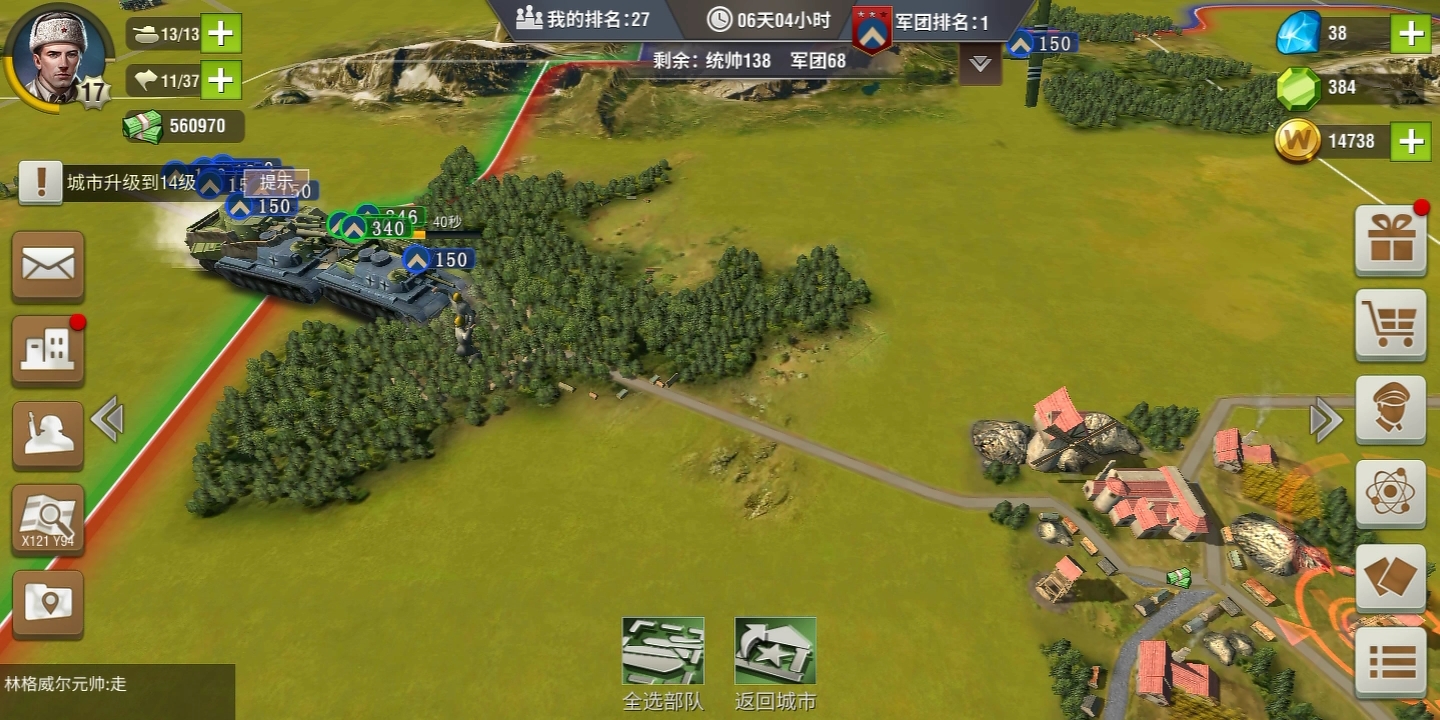This screenshot has width=1440, height=720.
Task: Open the mail envelope inbox
Action: (48, 266)
